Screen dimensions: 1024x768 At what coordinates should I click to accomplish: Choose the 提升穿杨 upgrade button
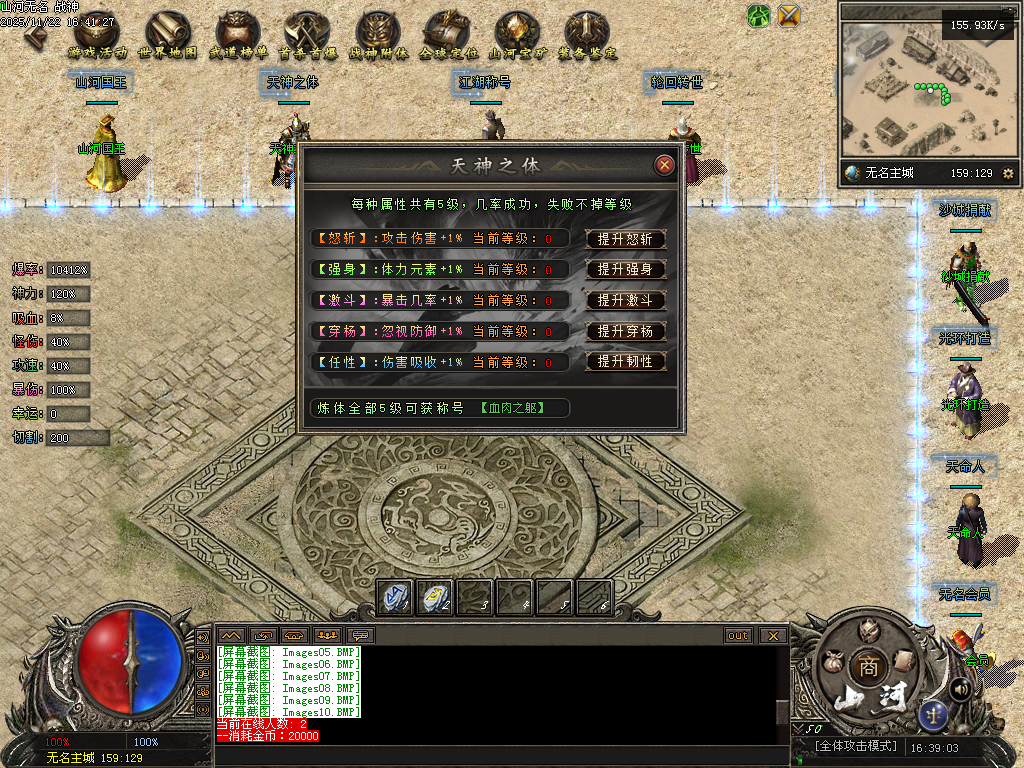[x=625, y=331]
